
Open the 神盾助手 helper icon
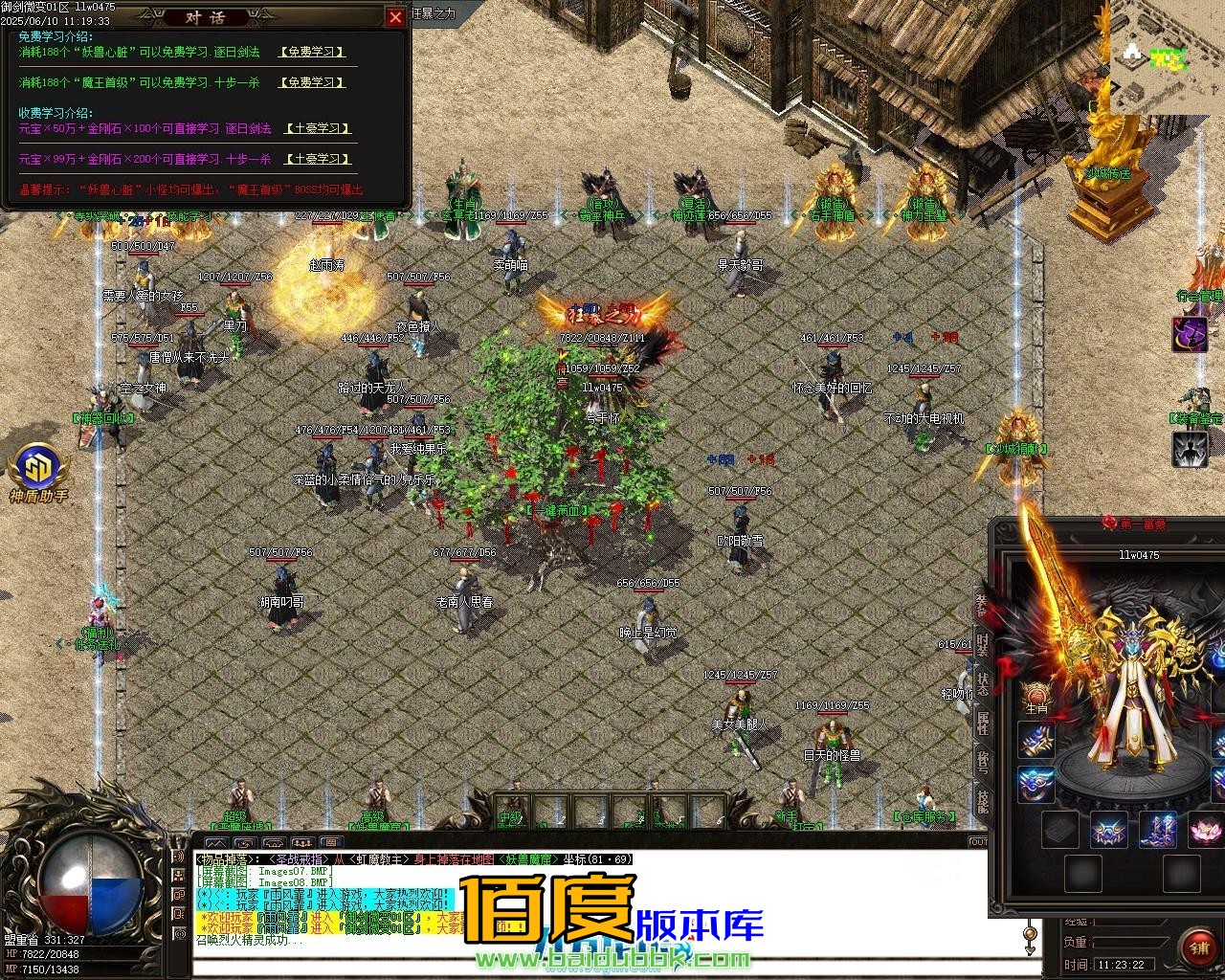tap(38, 469)
